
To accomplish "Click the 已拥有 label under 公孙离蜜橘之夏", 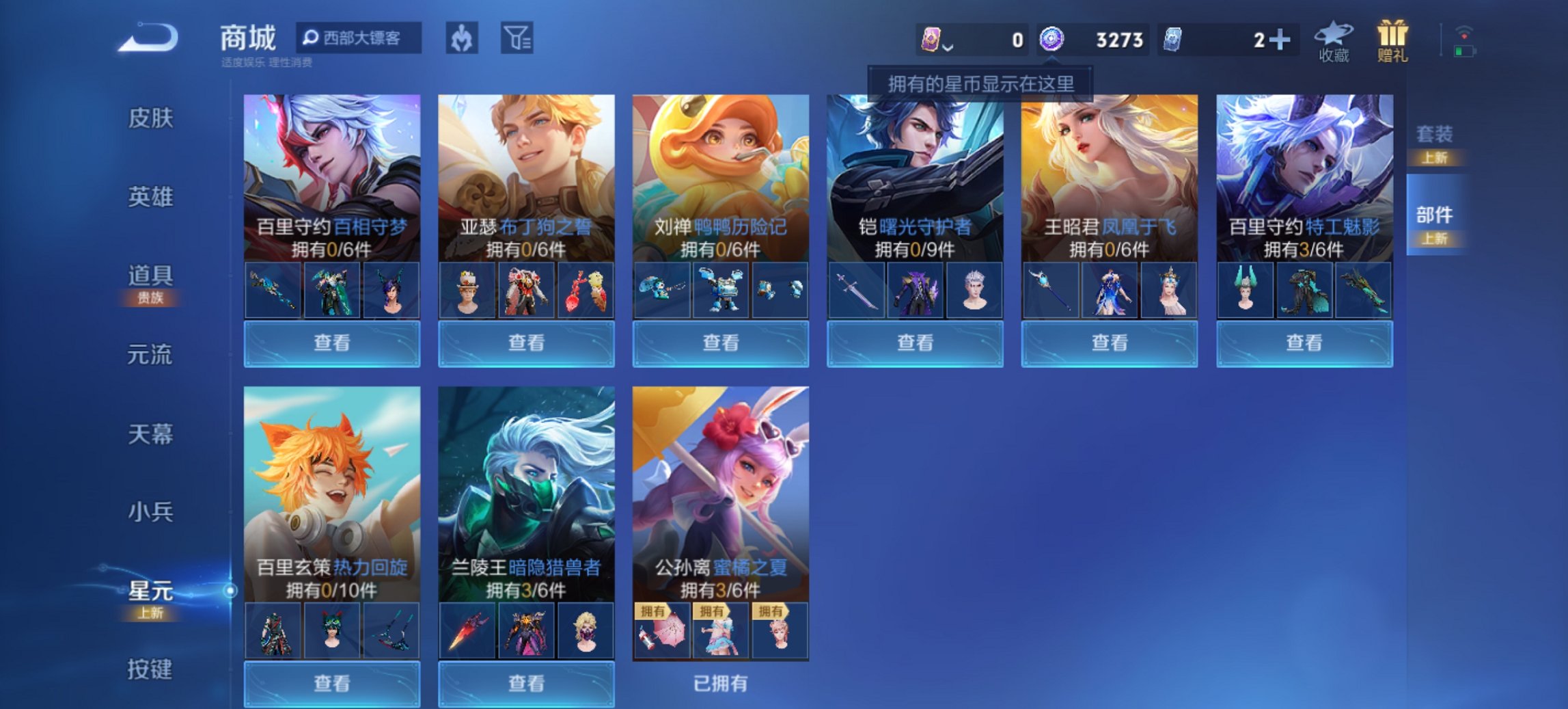I will click(721, 685).
